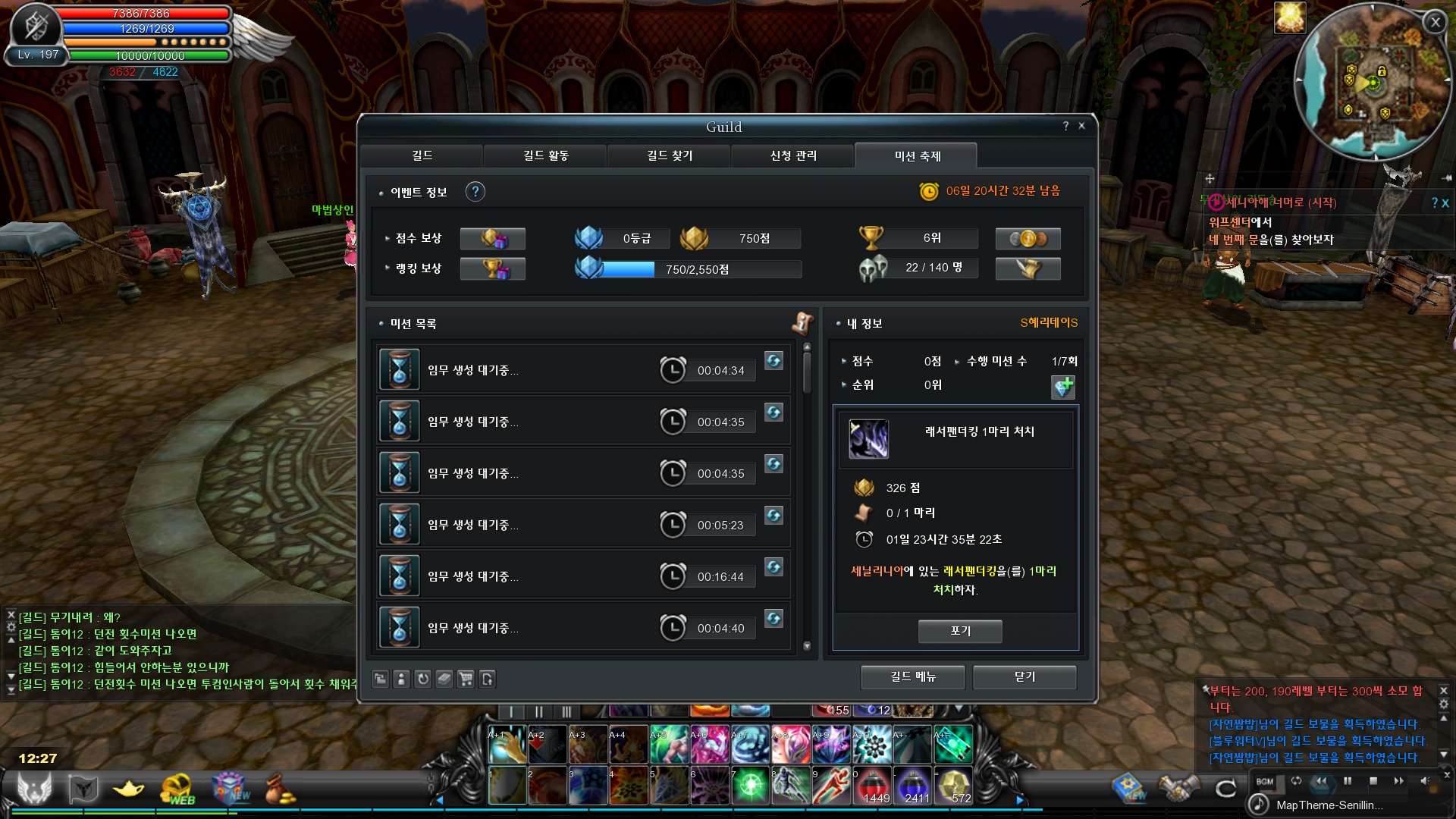Click the 이벤트 정보 help question mark

pyautogui.click(x=475, y=192)
